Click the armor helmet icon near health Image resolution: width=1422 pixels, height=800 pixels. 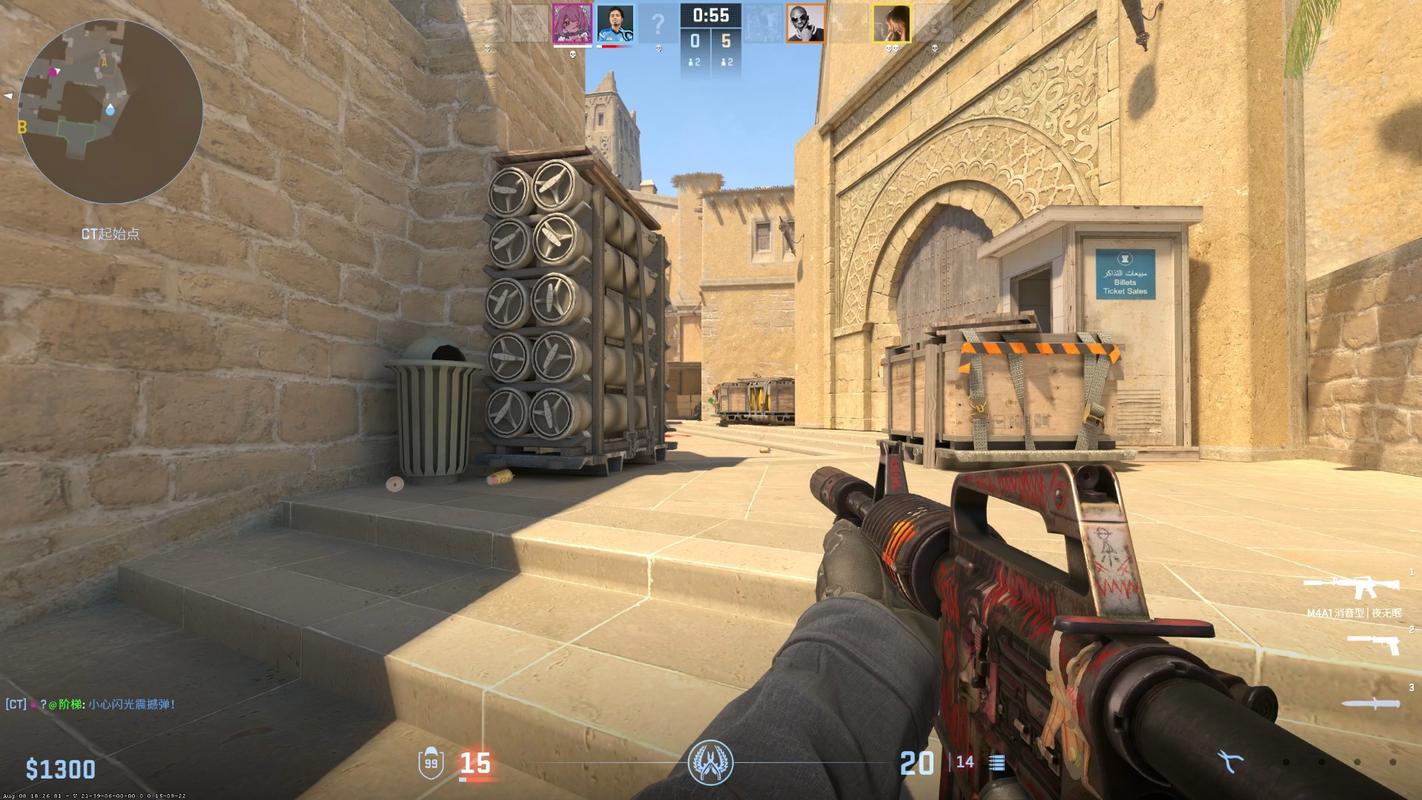tap(429, 761)
